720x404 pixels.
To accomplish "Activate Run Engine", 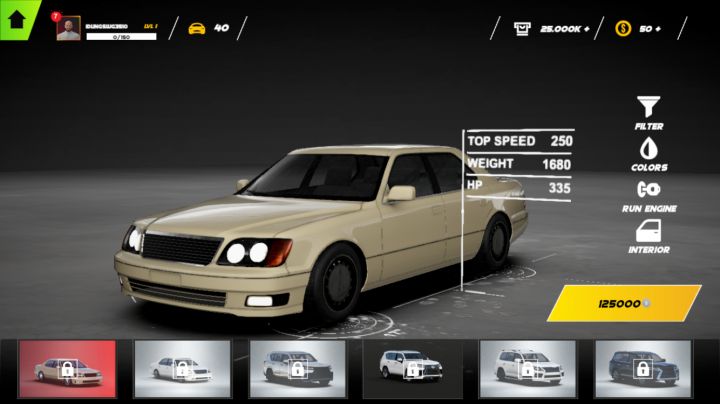I will pyautogui.click(x=649, y=195).
